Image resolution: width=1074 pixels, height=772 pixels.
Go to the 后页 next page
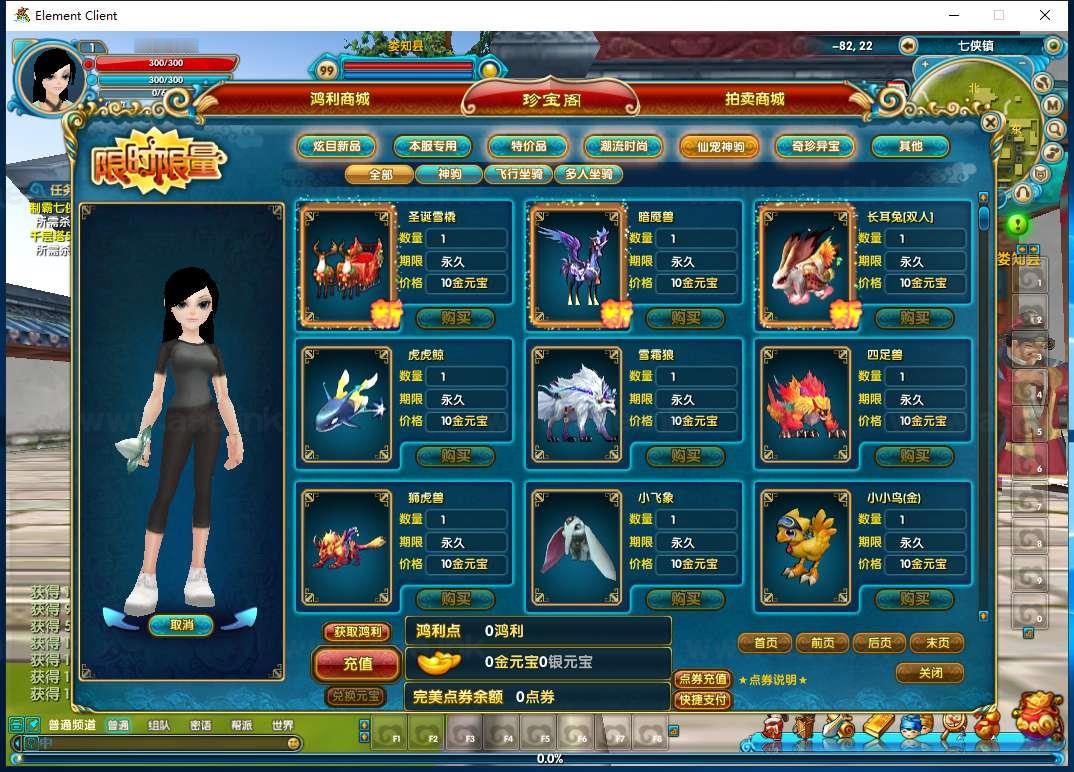click(x=879, y=643)
